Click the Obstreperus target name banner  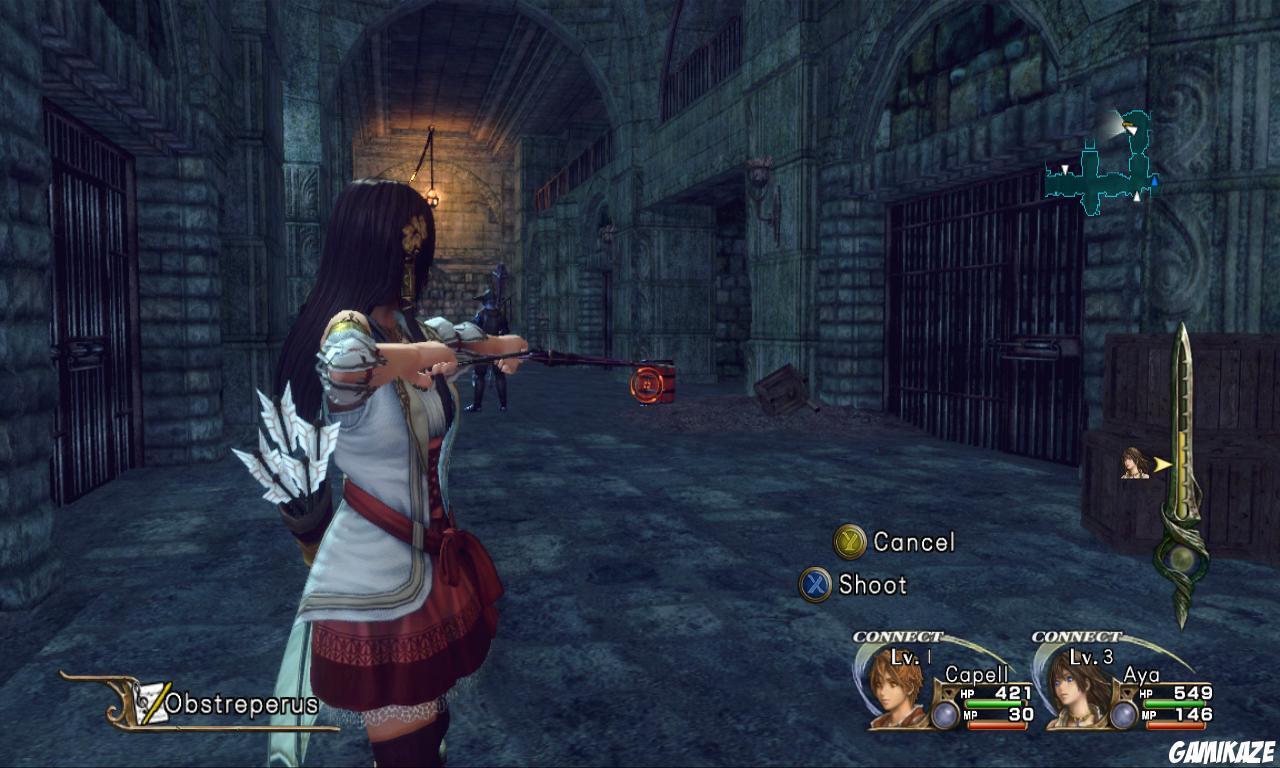click(x=240, y=704)
